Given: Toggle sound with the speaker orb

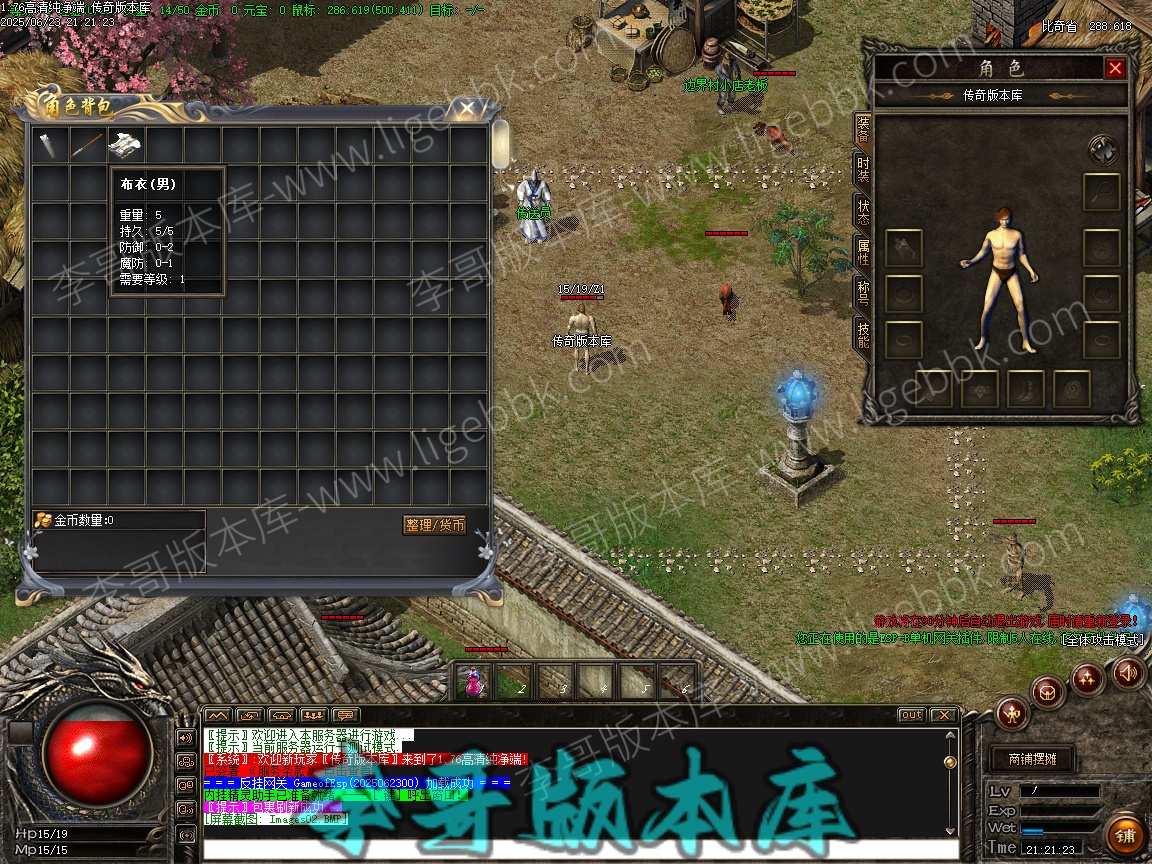Looking at the screenshot, I should click(x=1129, y=673).
